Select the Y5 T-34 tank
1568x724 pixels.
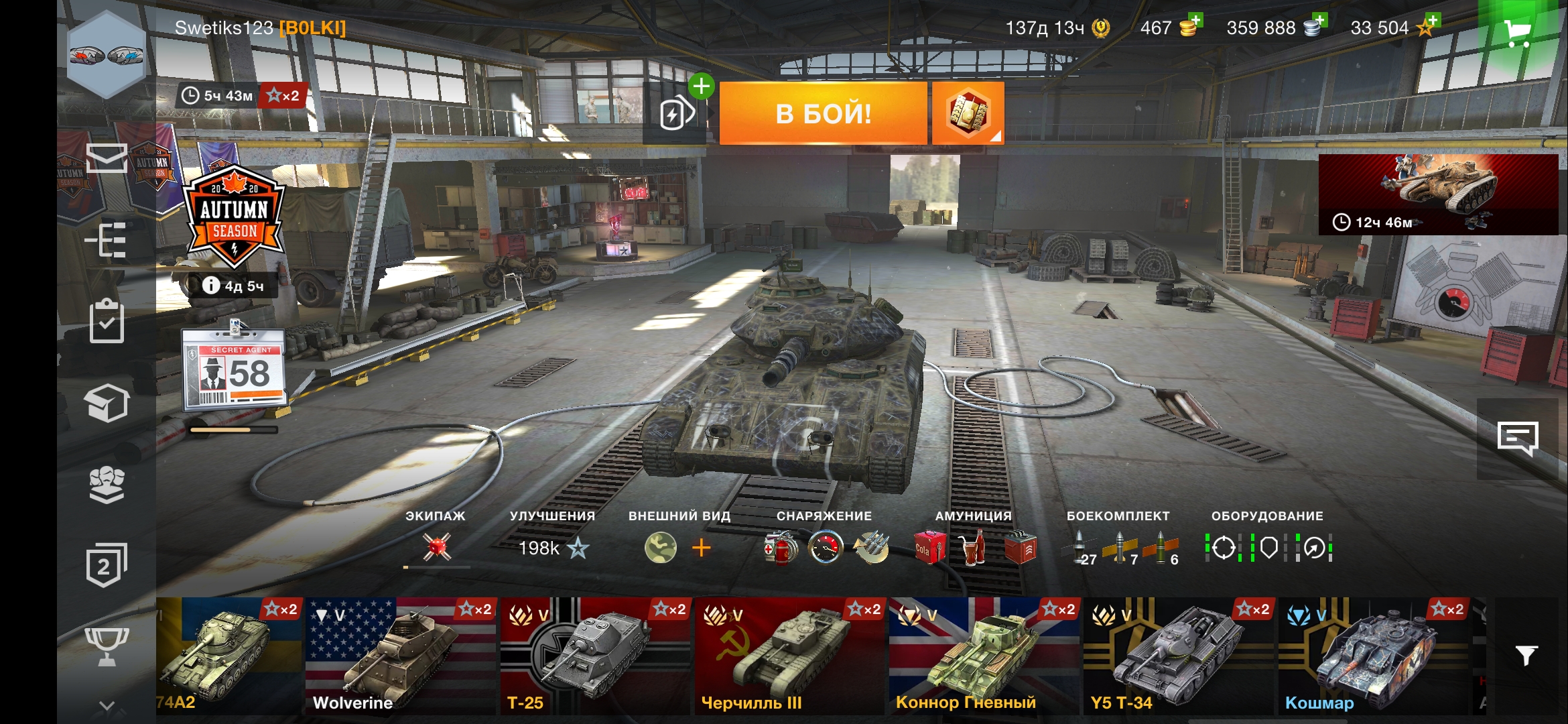point(1177,656)
